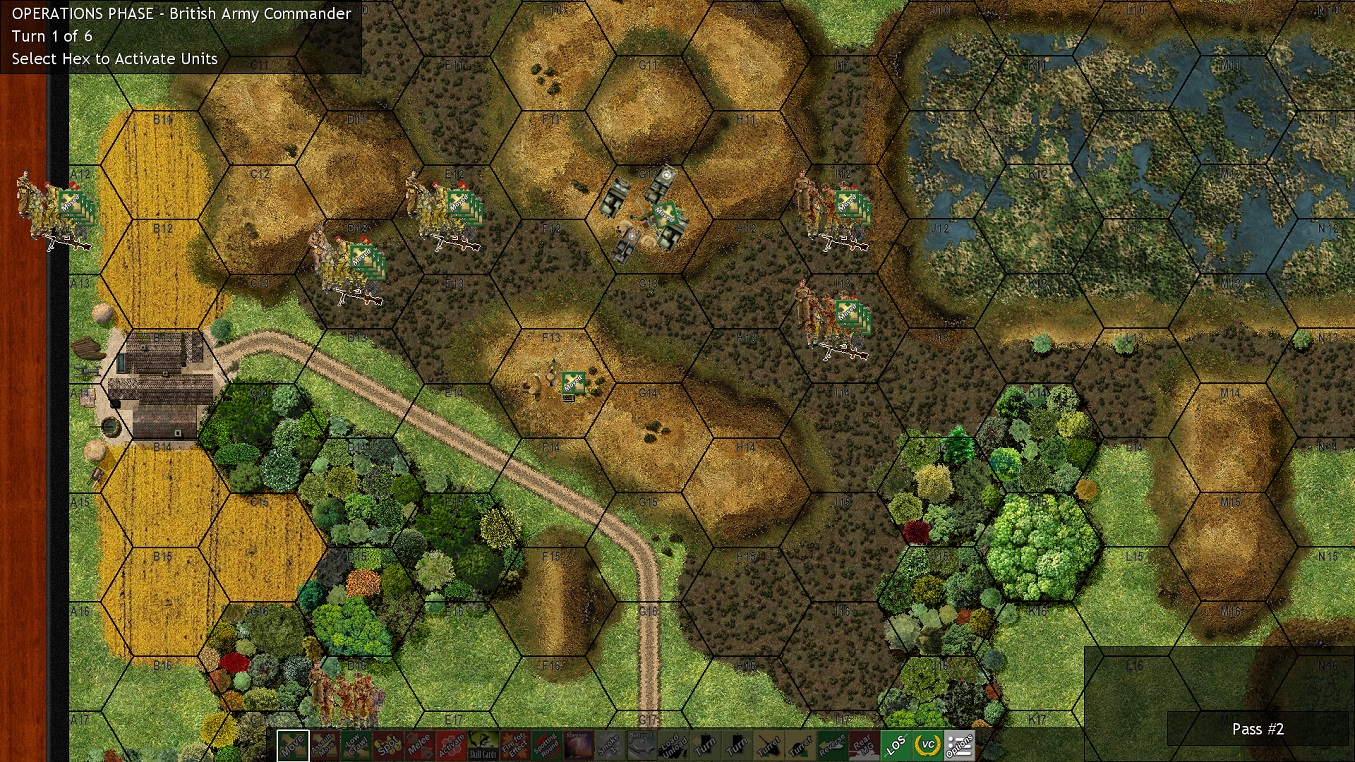The width and height of the screenshot is (1355, 762).
Task: Enable the LOS display toggle
Action: (894, 745)
